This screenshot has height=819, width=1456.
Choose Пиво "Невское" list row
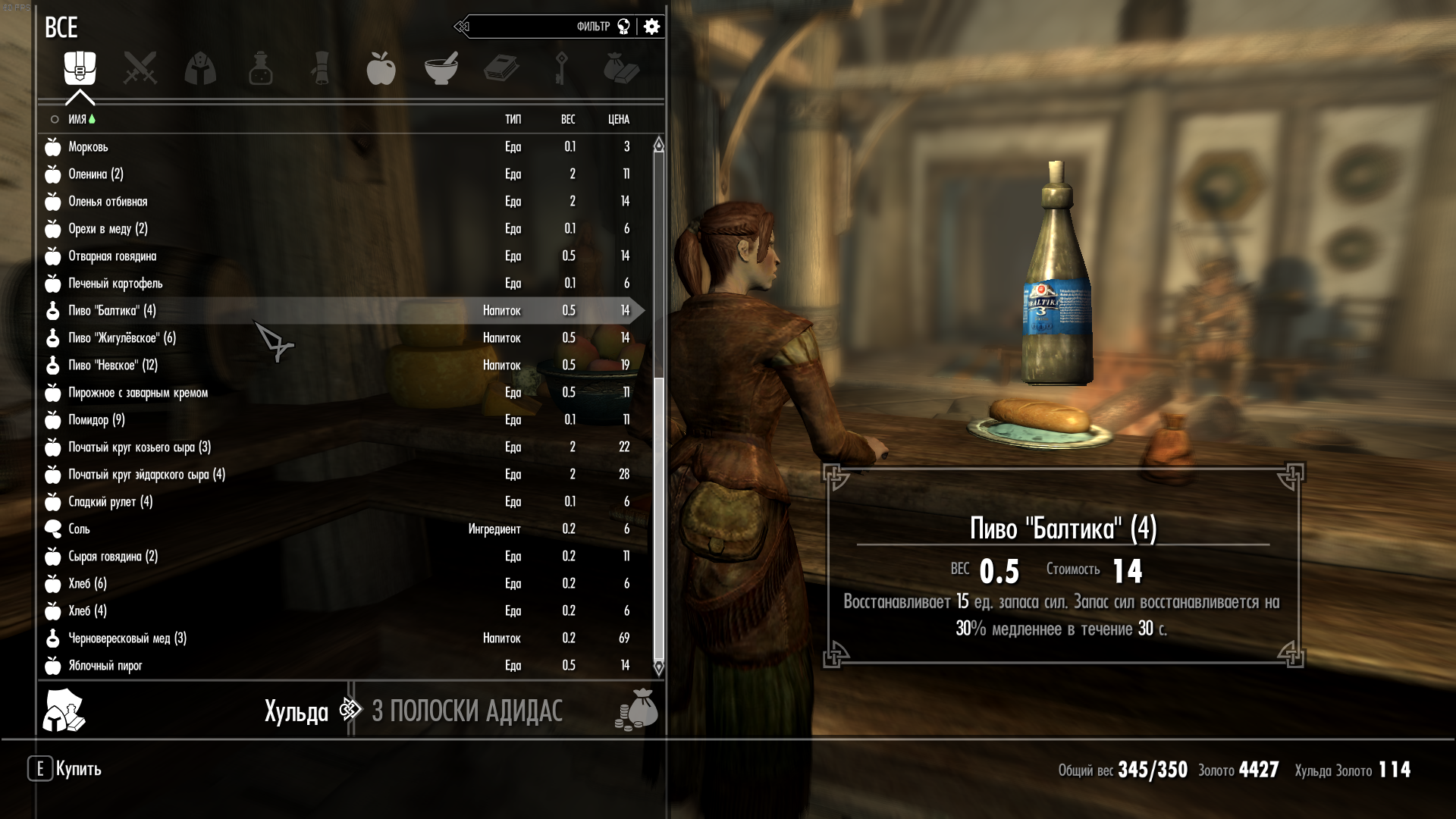[113, 366]
